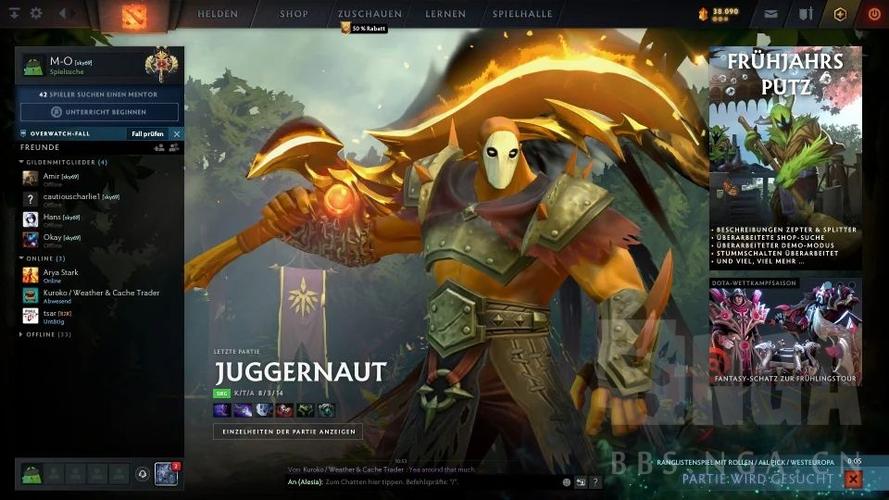Switch to the Shop tab
Viewport: 889px width, 500px height.
pos(294,15)
